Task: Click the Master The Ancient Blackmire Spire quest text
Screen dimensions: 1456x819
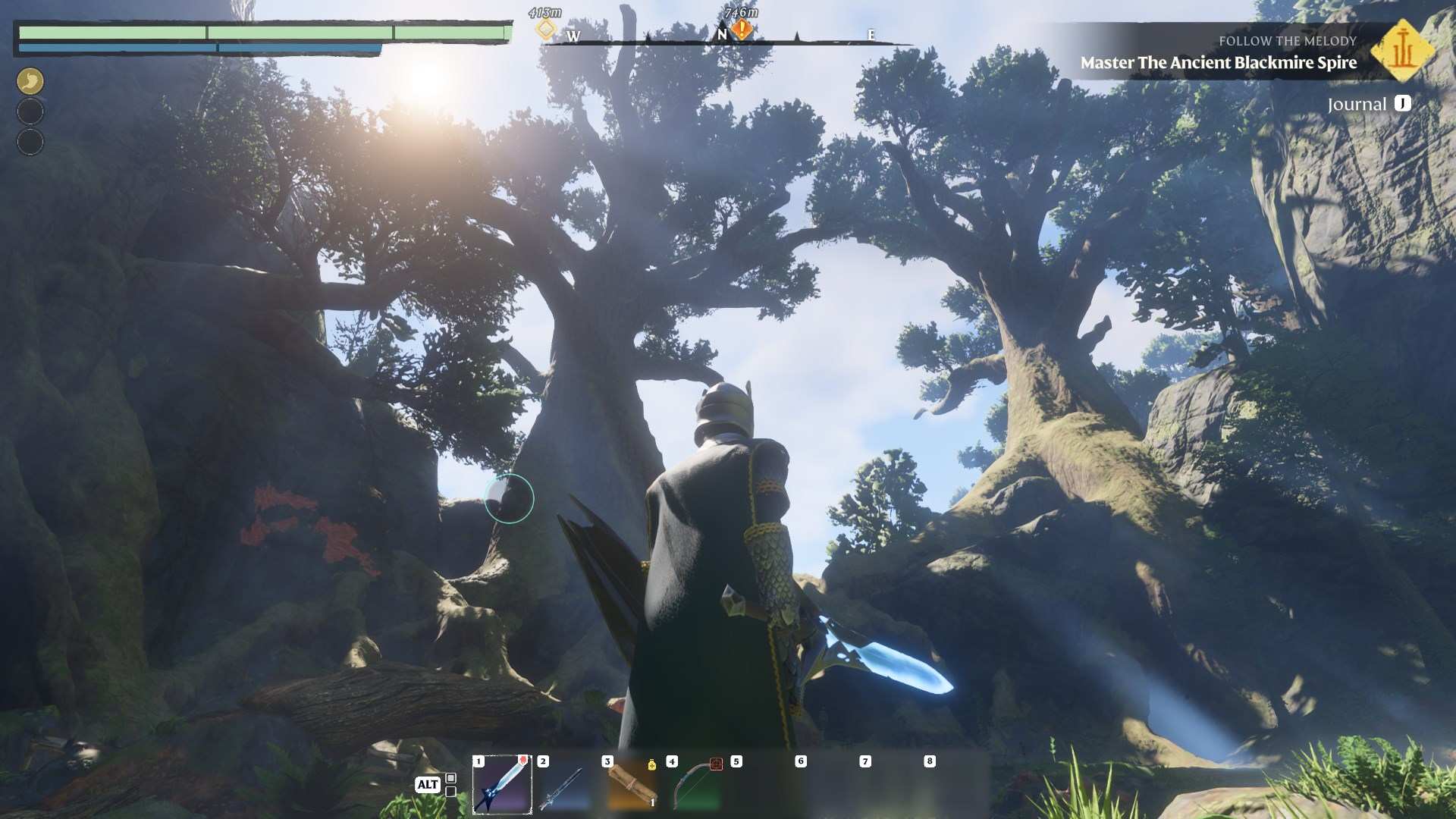Action: 1218,64
